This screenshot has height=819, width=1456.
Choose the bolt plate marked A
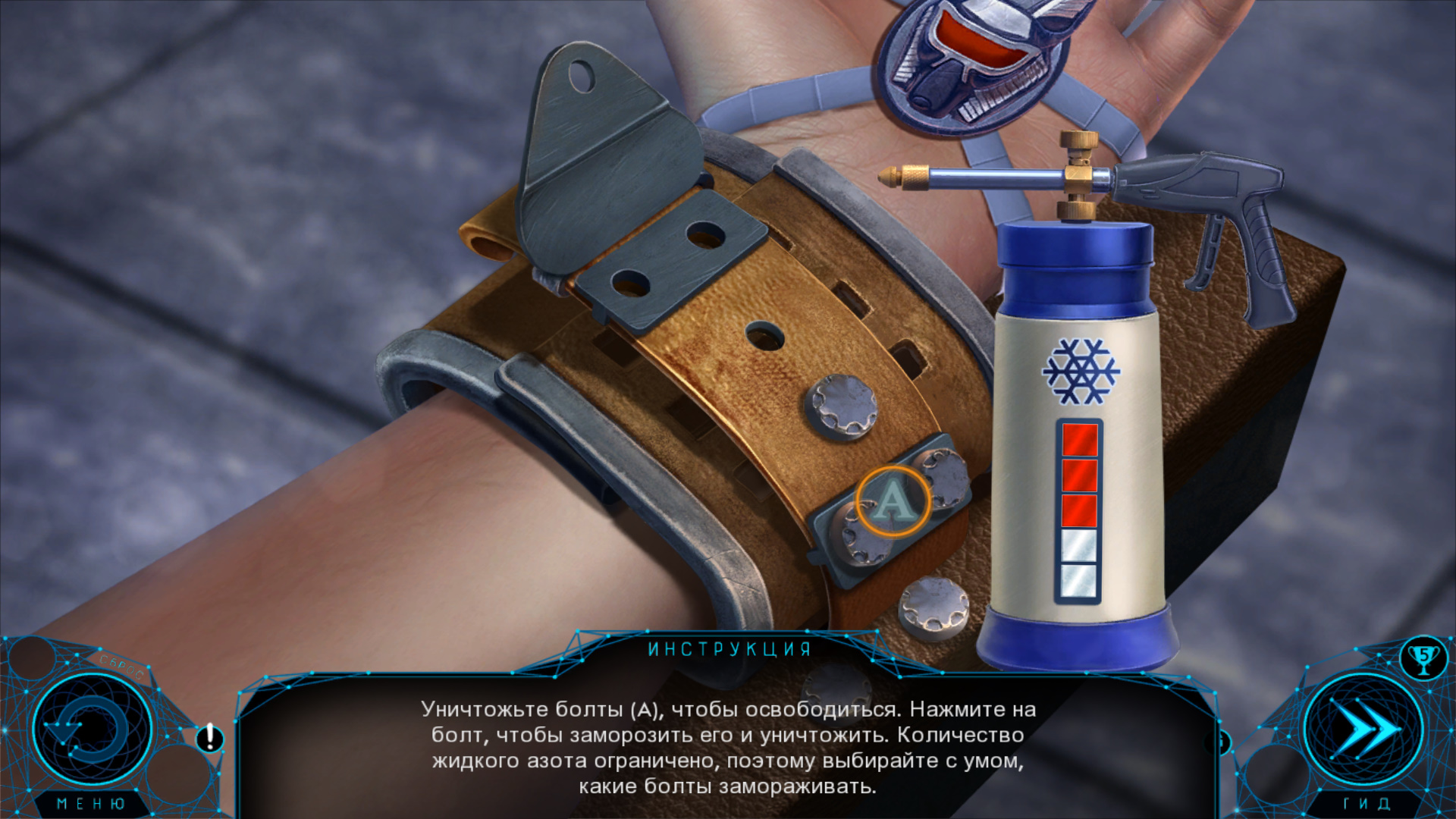(x=892, y=501)
